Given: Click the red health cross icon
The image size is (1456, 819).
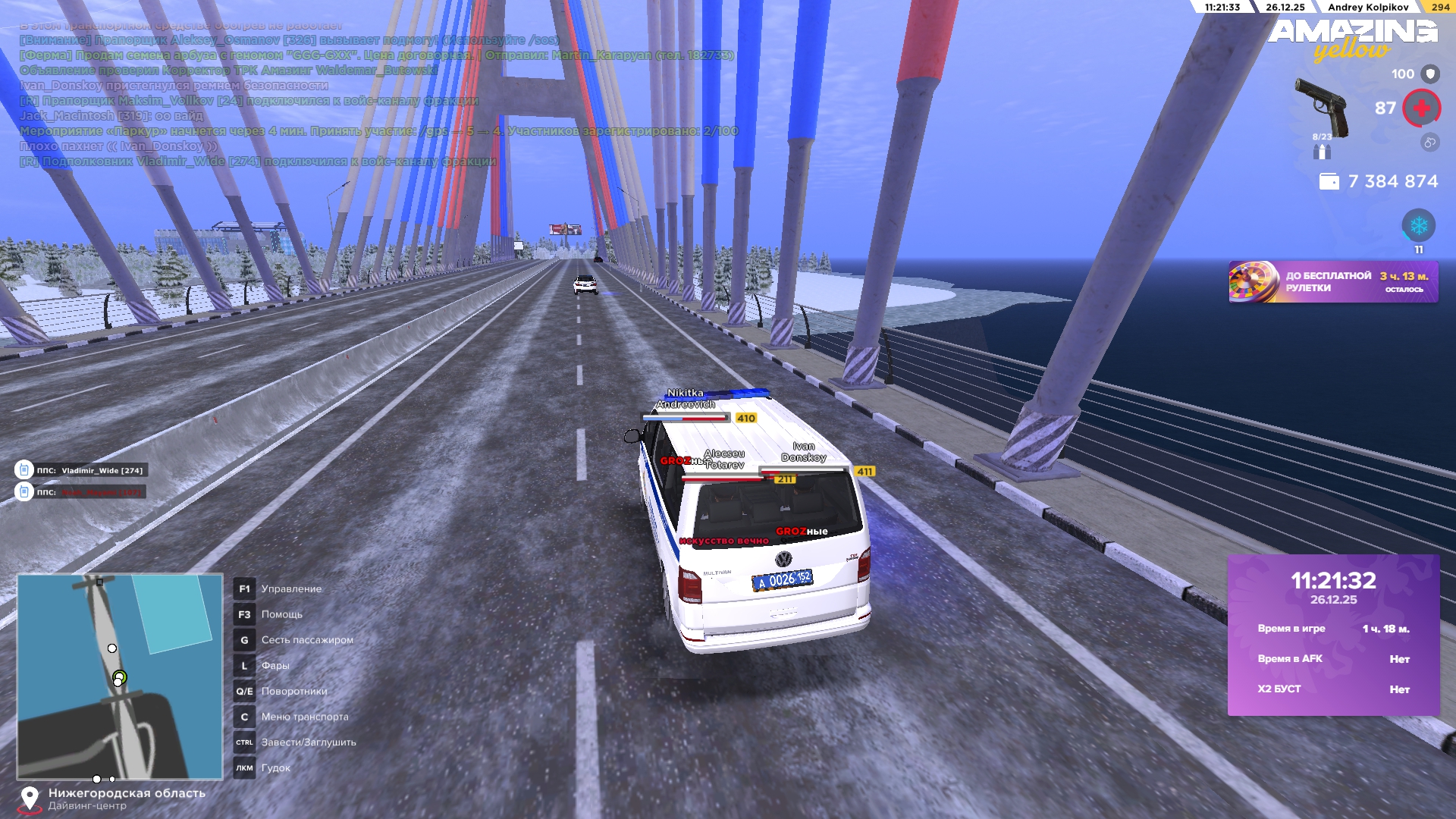Looking at the screenshot, I should (1421, 108).
